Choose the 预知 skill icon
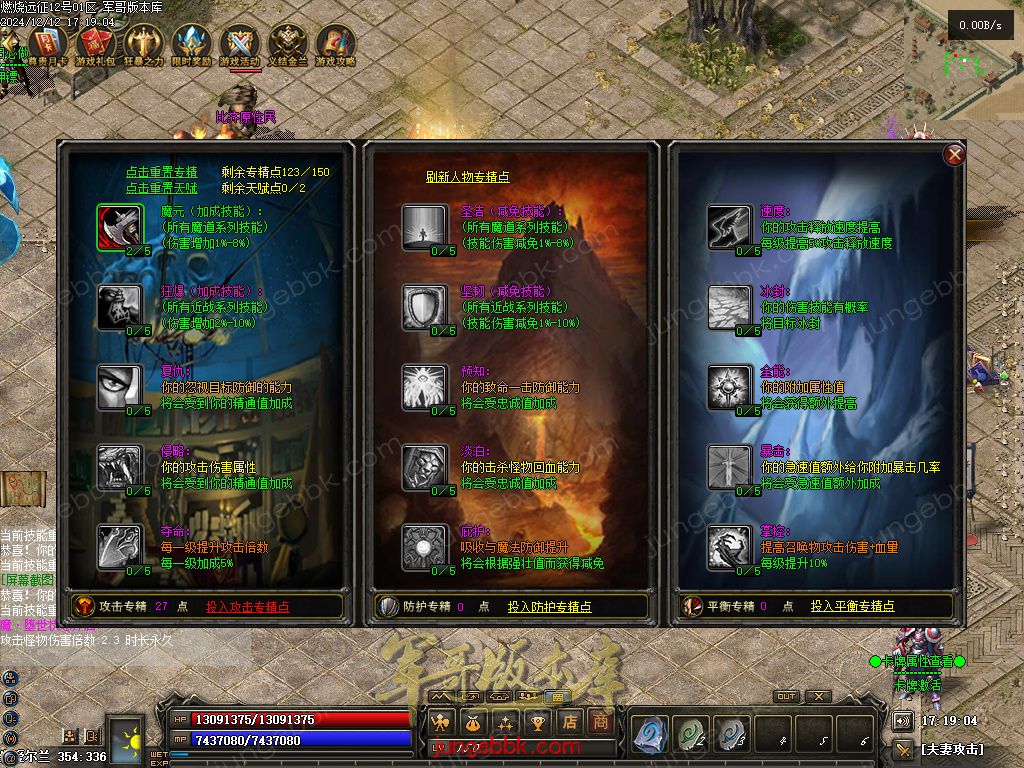 point(424,387)
